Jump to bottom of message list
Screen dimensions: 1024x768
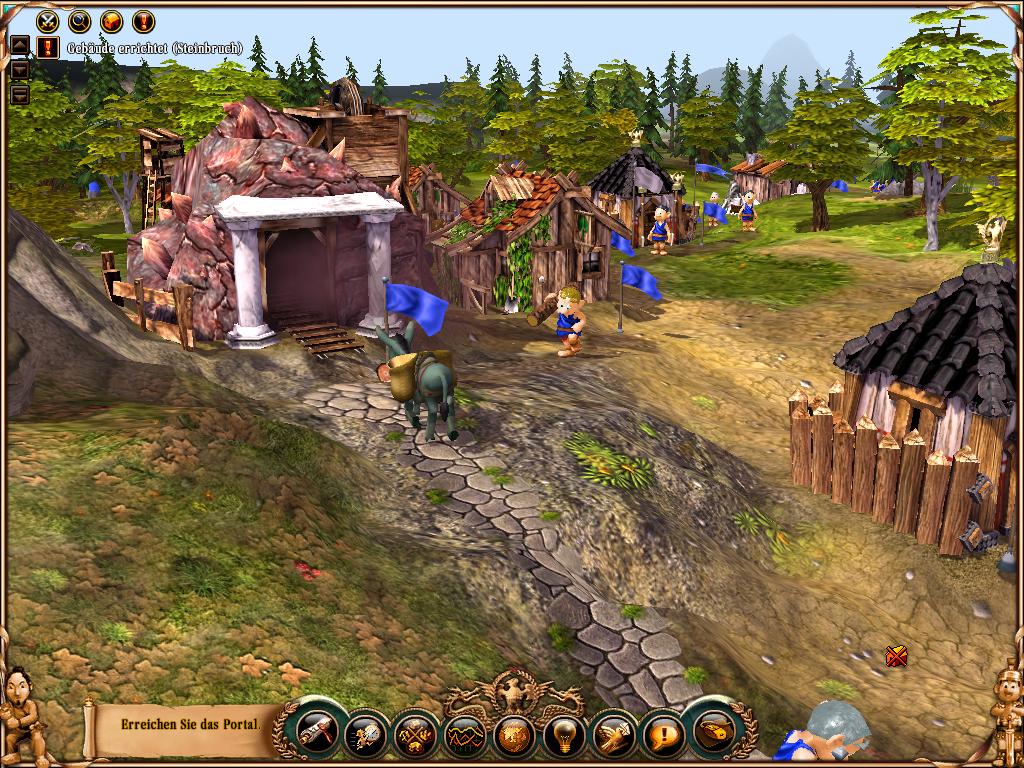tap(20, 95)
